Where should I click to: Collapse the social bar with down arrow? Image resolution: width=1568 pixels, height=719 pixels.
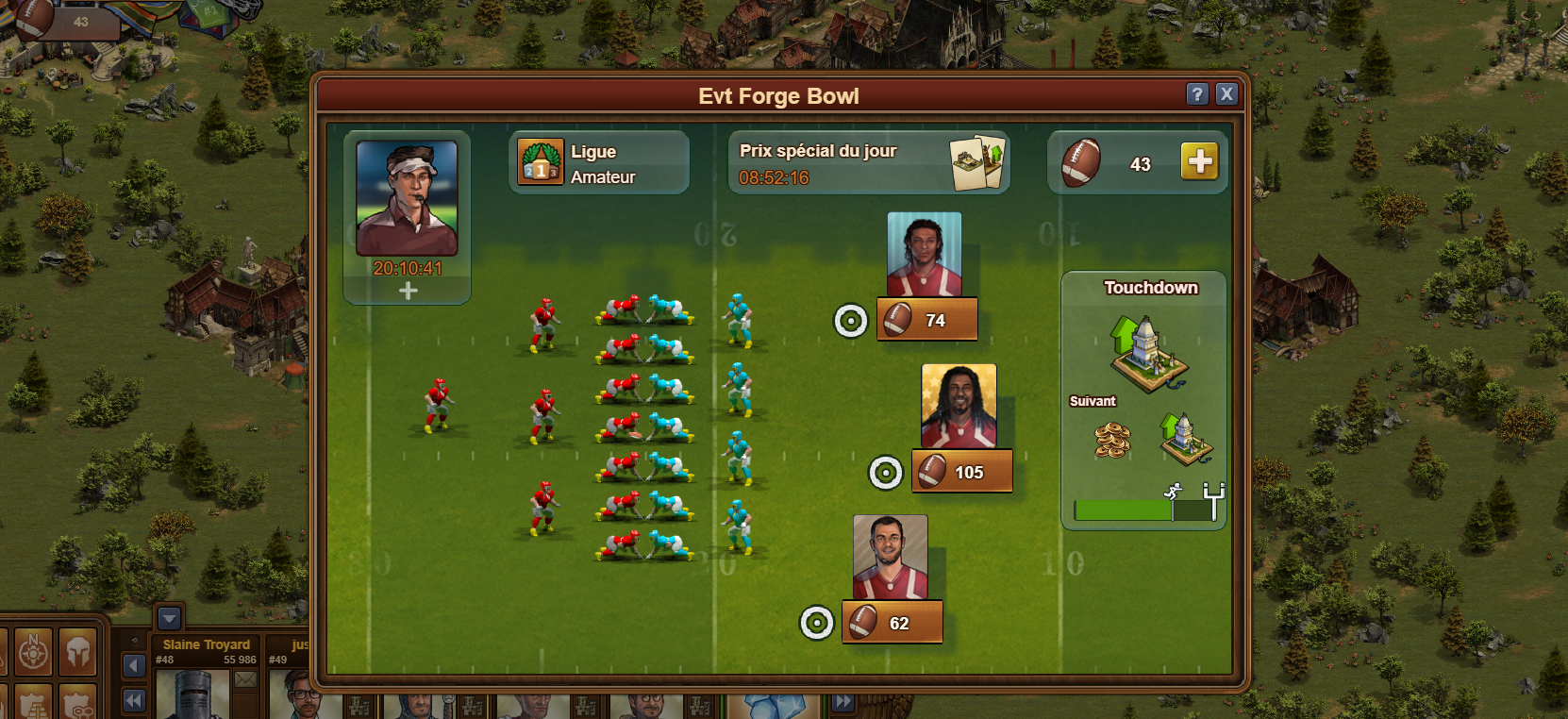pos(169,618)
